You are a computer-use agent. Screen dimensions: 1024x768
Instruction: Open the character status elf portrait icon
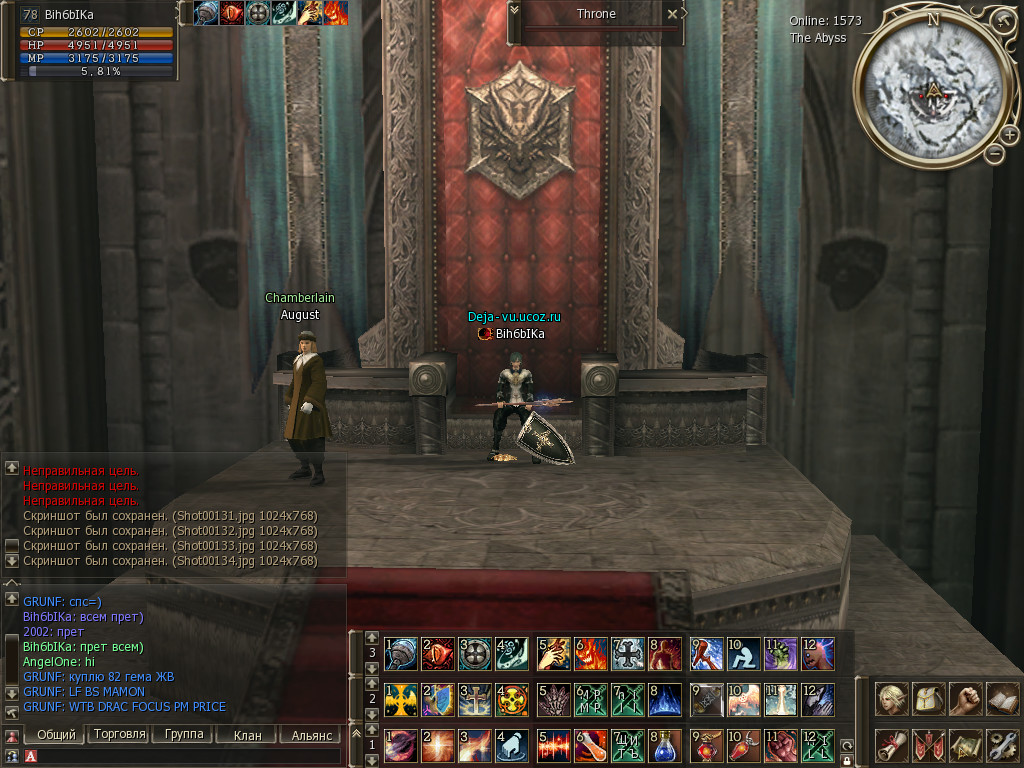pyautogui.click(x=892, y=699)
